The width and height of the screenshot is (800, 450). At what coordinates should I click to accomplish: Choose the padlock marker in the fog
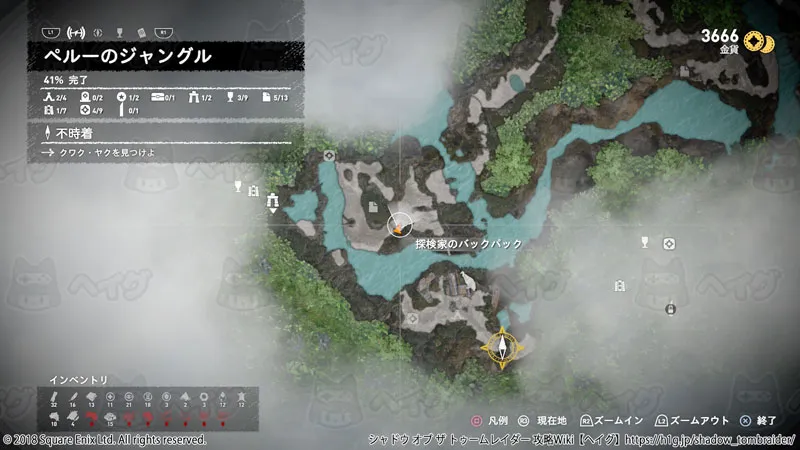(669, 309)
